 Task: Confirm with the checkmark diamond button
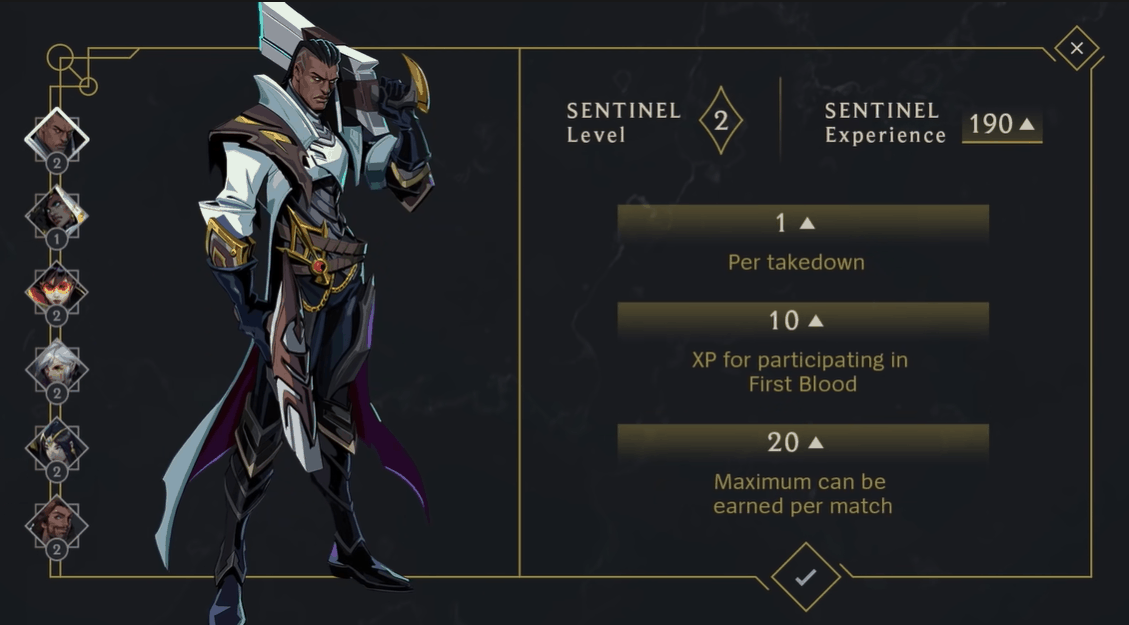click(805, 577)
